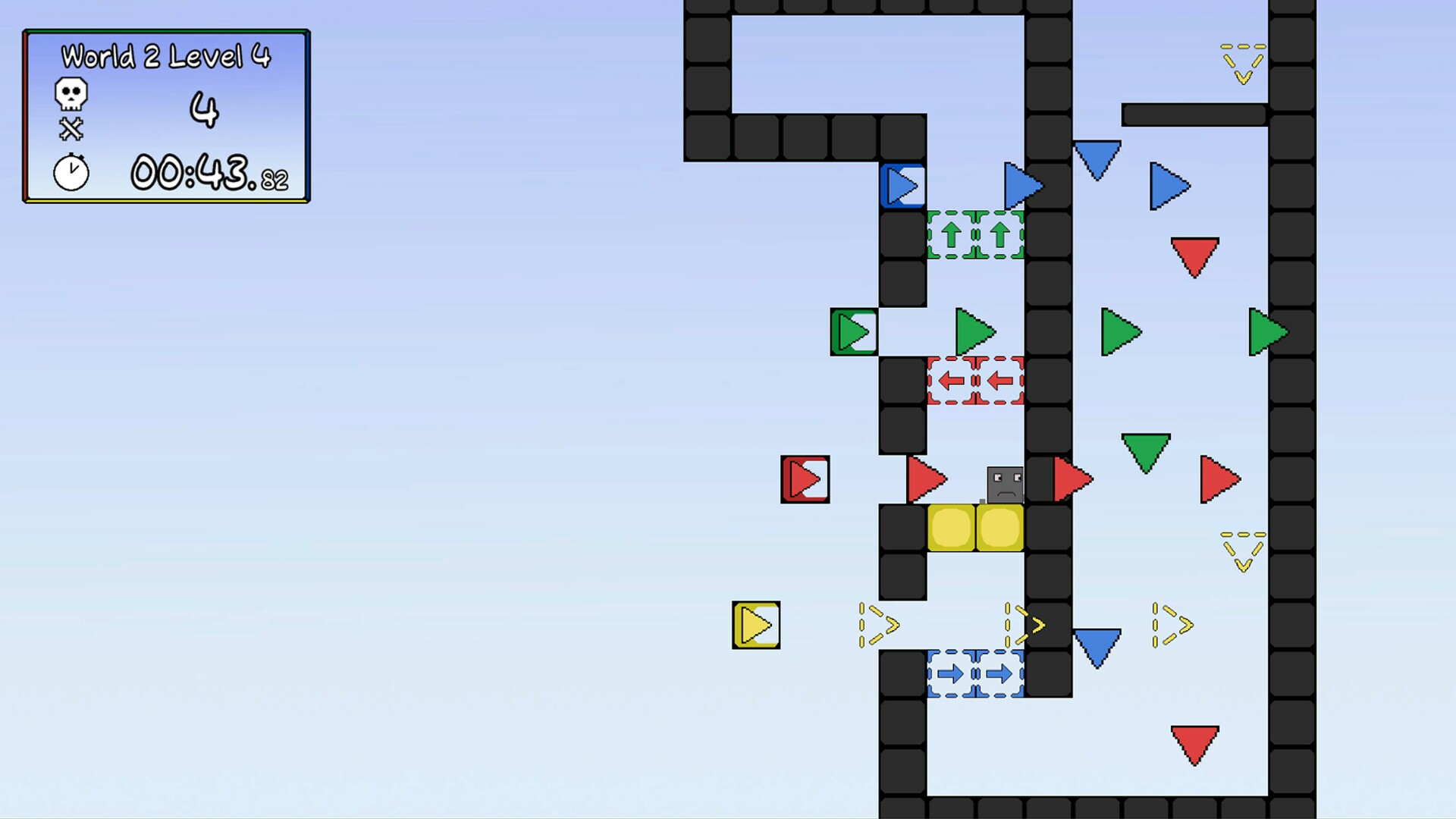Click the stopwatch timer icon
The image size is (1456, 819).
[x=70, y=173]
